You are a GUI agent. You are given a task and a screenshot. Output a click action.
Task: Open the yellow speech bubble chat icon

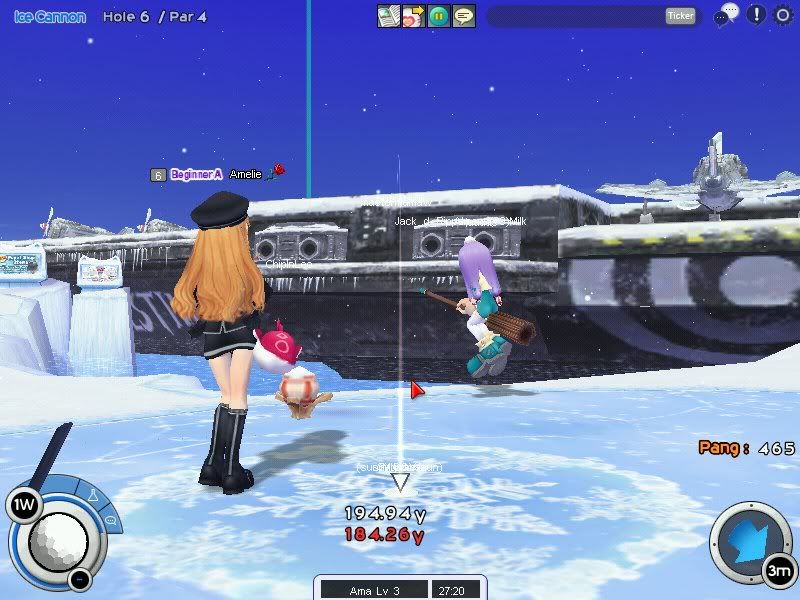coord(464,16)
